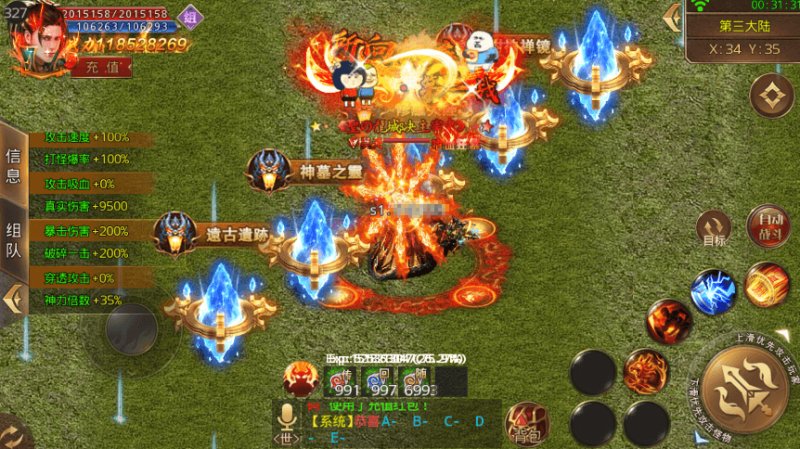Switch to the 组队 team tab

point(14,240)
